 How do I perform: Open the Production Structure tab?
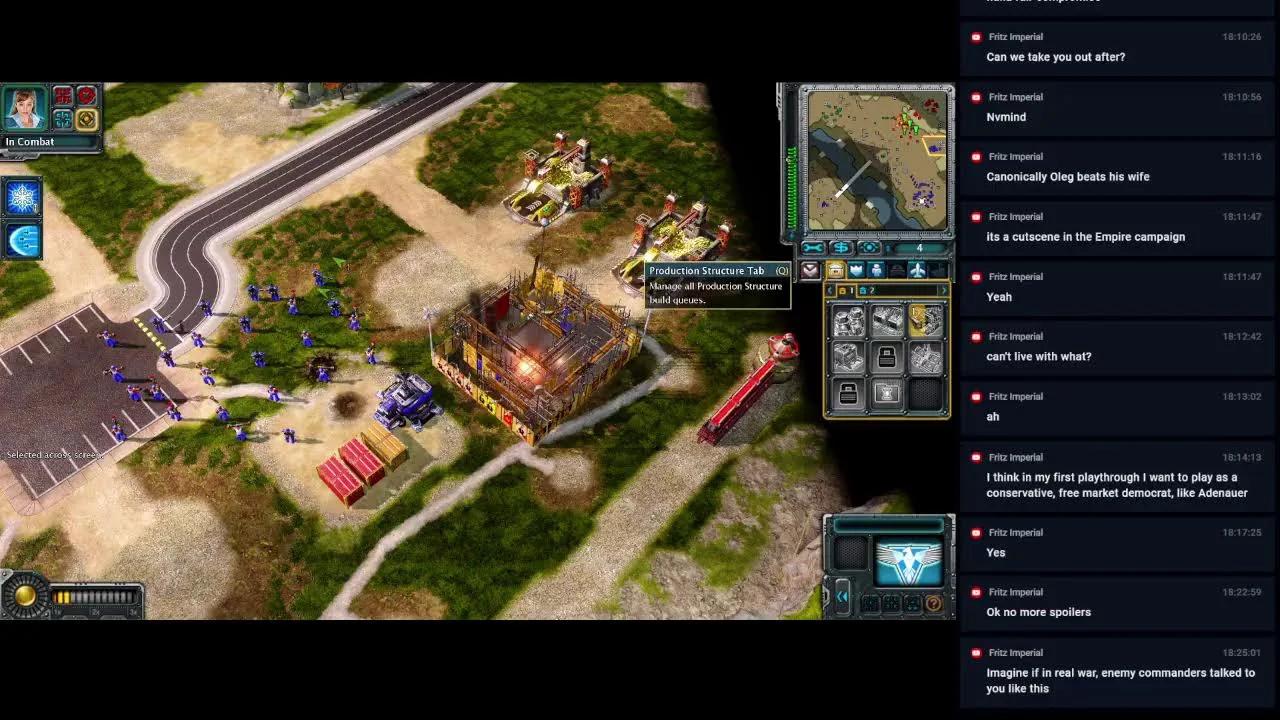coord(836,270)
